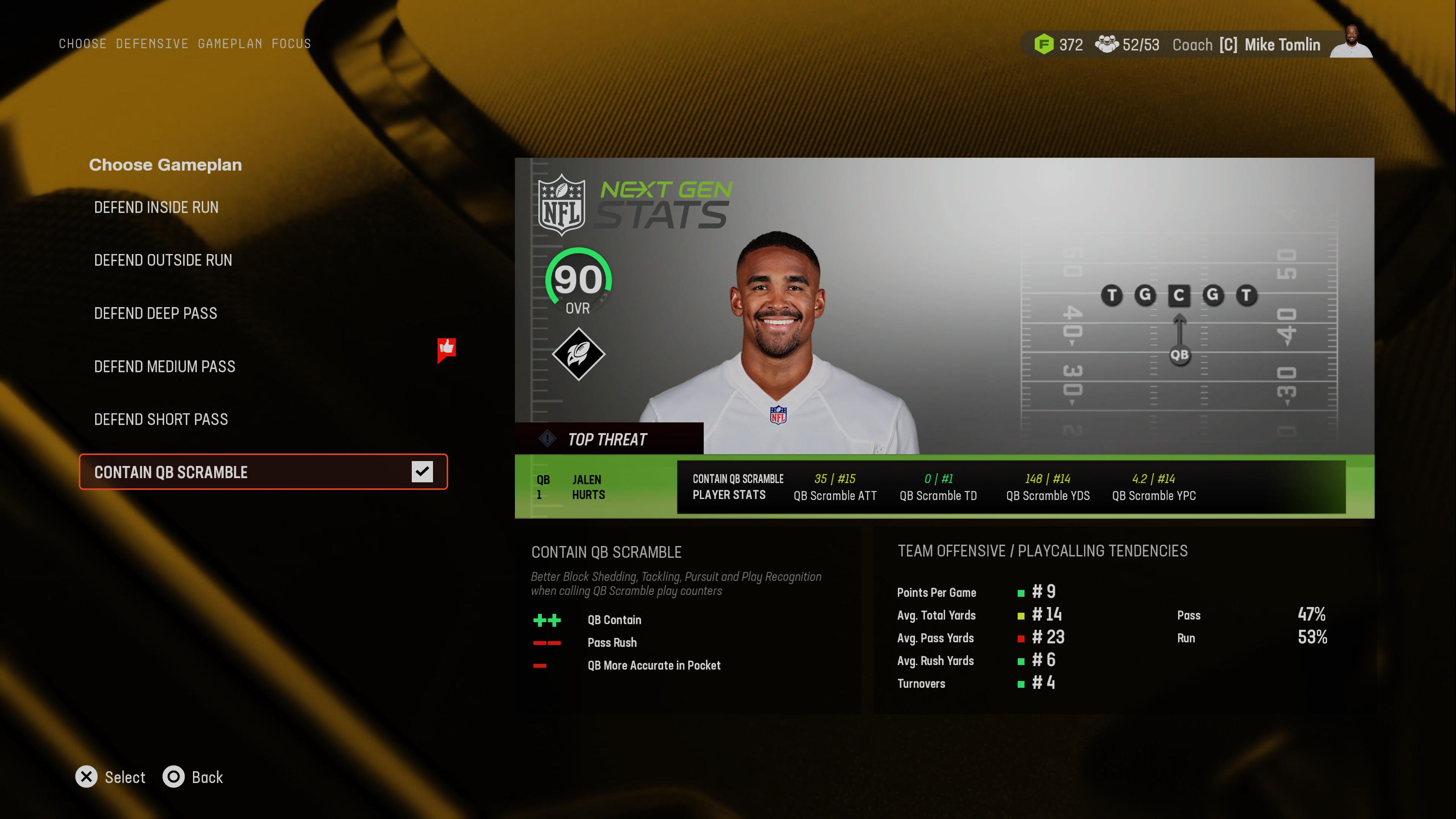
Task: Select Defend Medium Pass gameplan
Action: (x=165, y=366)
